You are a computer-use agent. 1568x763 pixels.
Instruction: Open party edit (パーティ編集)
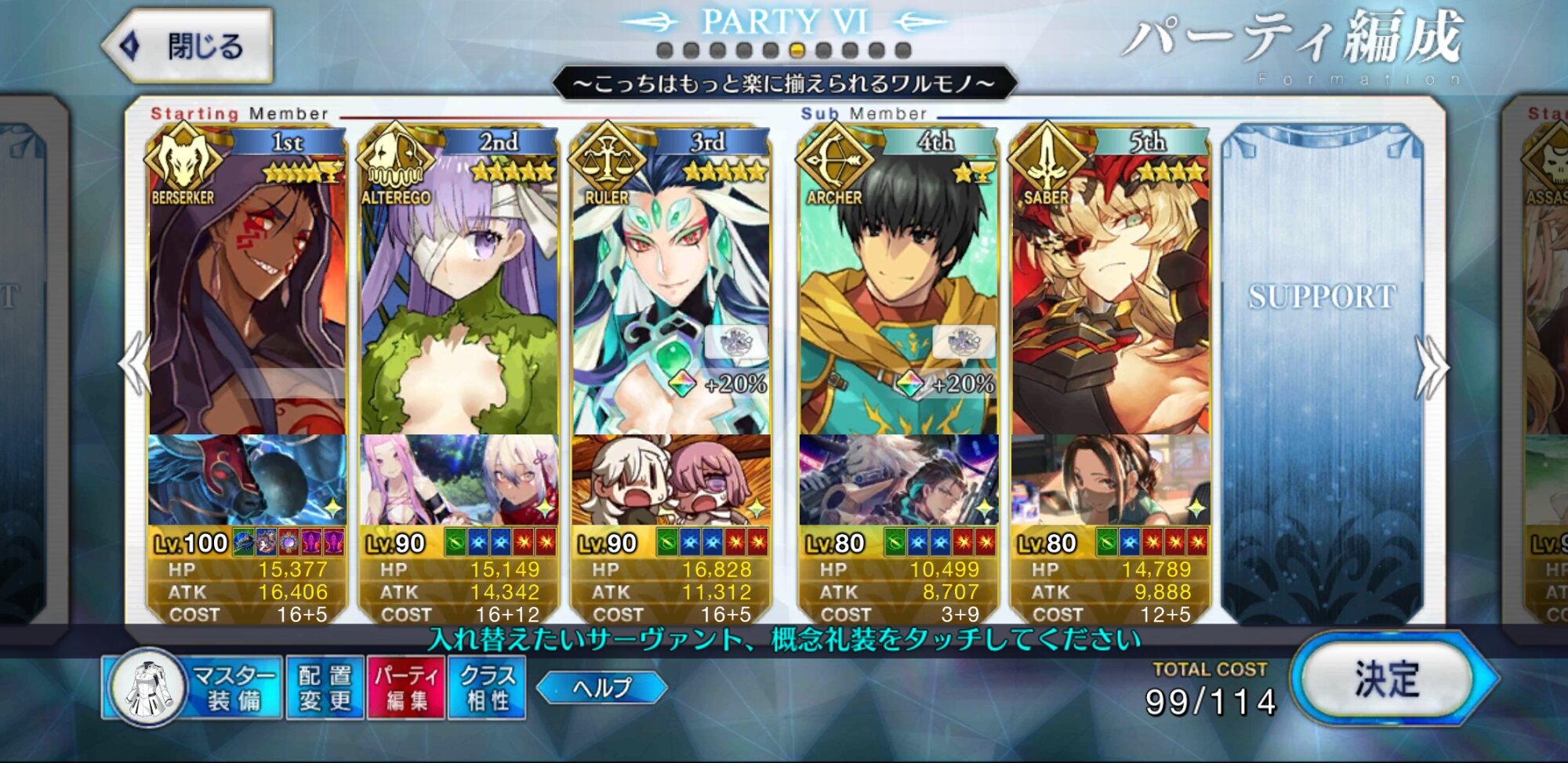pos(406,688)
